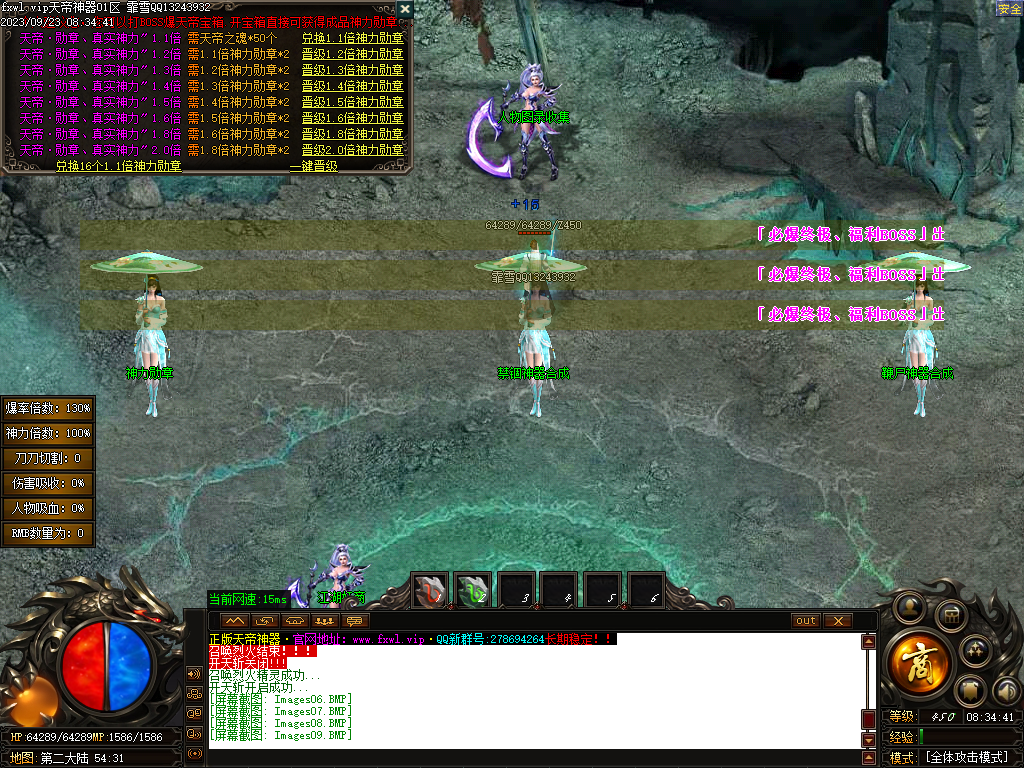1024x768 pixels.
Task: Click the 兑换1.1倍神力勋章 exchange link
Action: point(352,38)
